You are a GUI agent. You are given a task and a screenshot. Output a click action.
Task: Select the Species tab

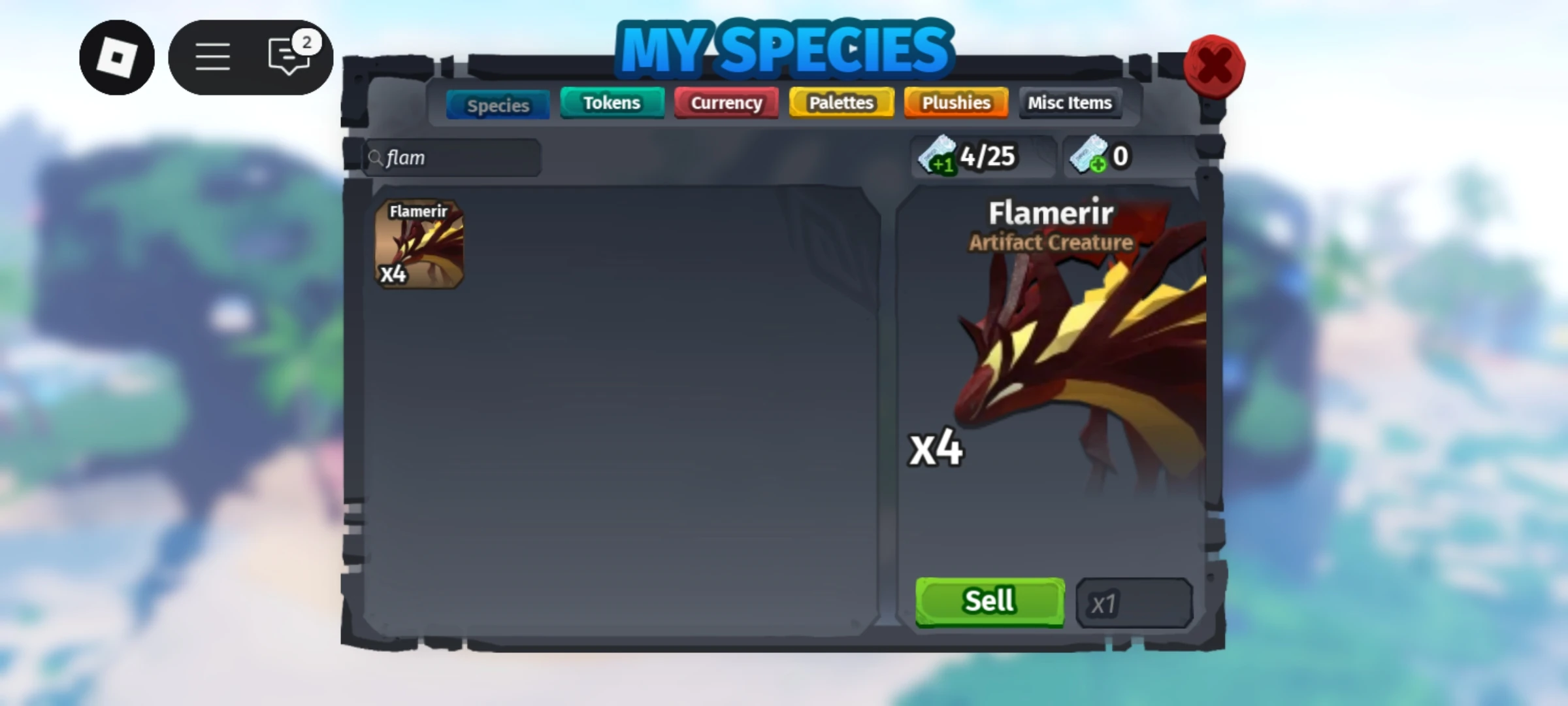(x=497, y=105)
